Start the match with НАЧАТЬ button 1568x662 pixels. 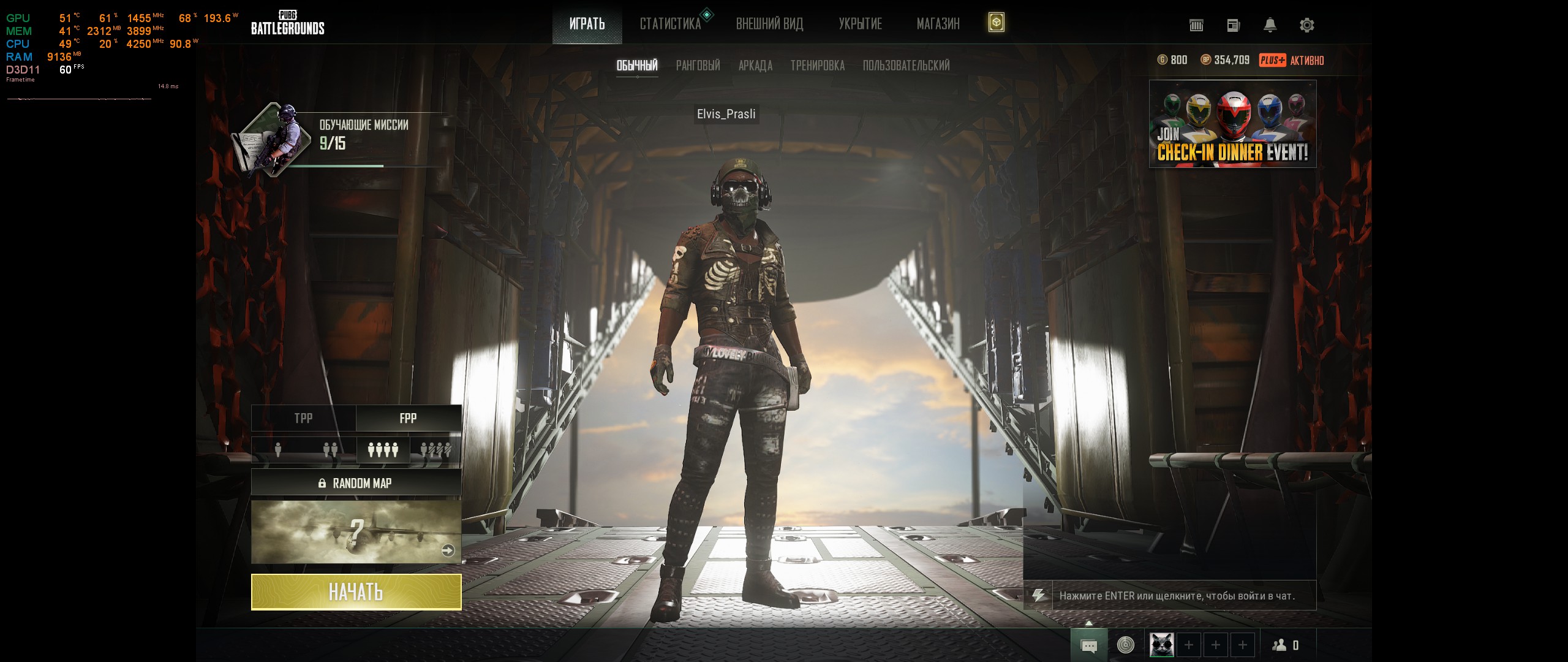356,592
